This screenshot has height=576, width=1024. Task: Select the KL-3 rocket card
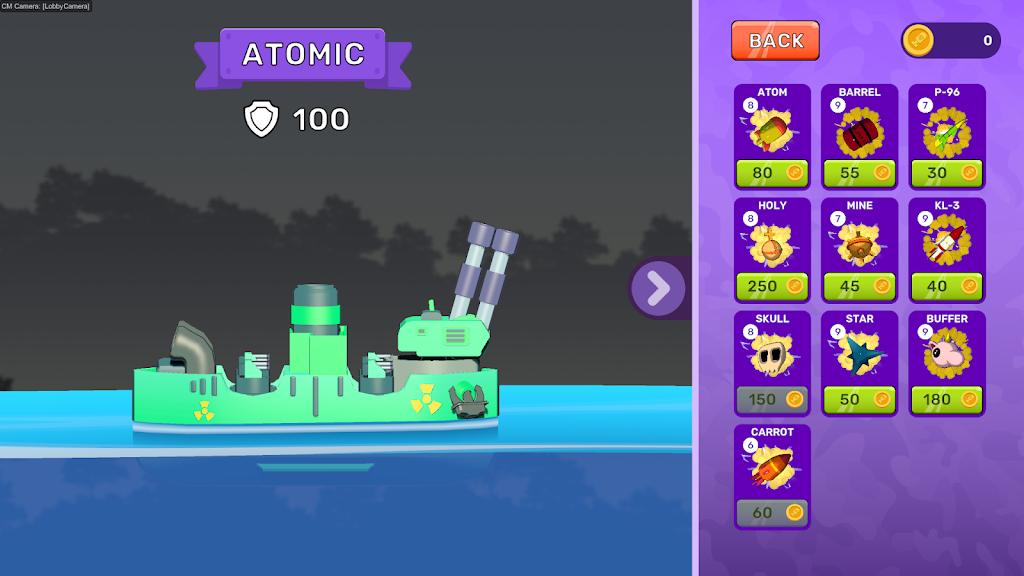[x=946, y=240]
